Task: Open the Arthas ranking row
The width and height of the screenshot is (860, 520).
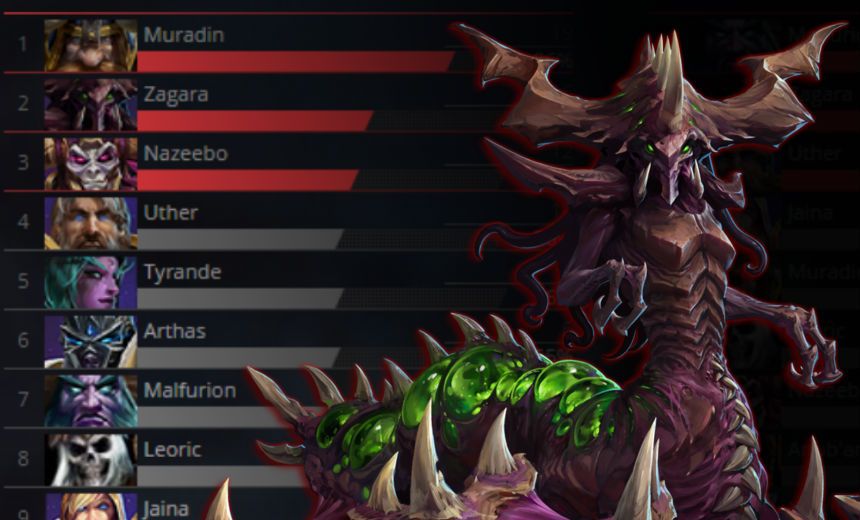Action: (174, 331)
